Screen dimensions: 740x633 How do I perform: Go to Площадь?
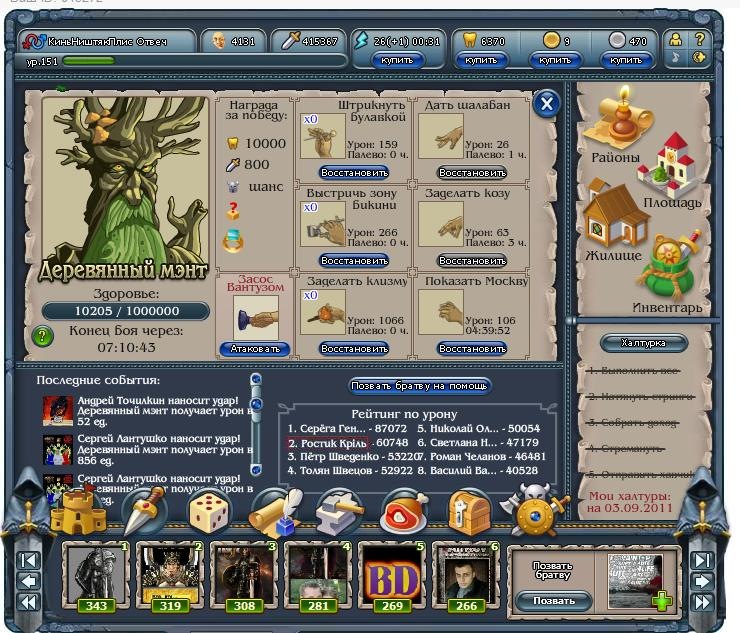[672, 175]
